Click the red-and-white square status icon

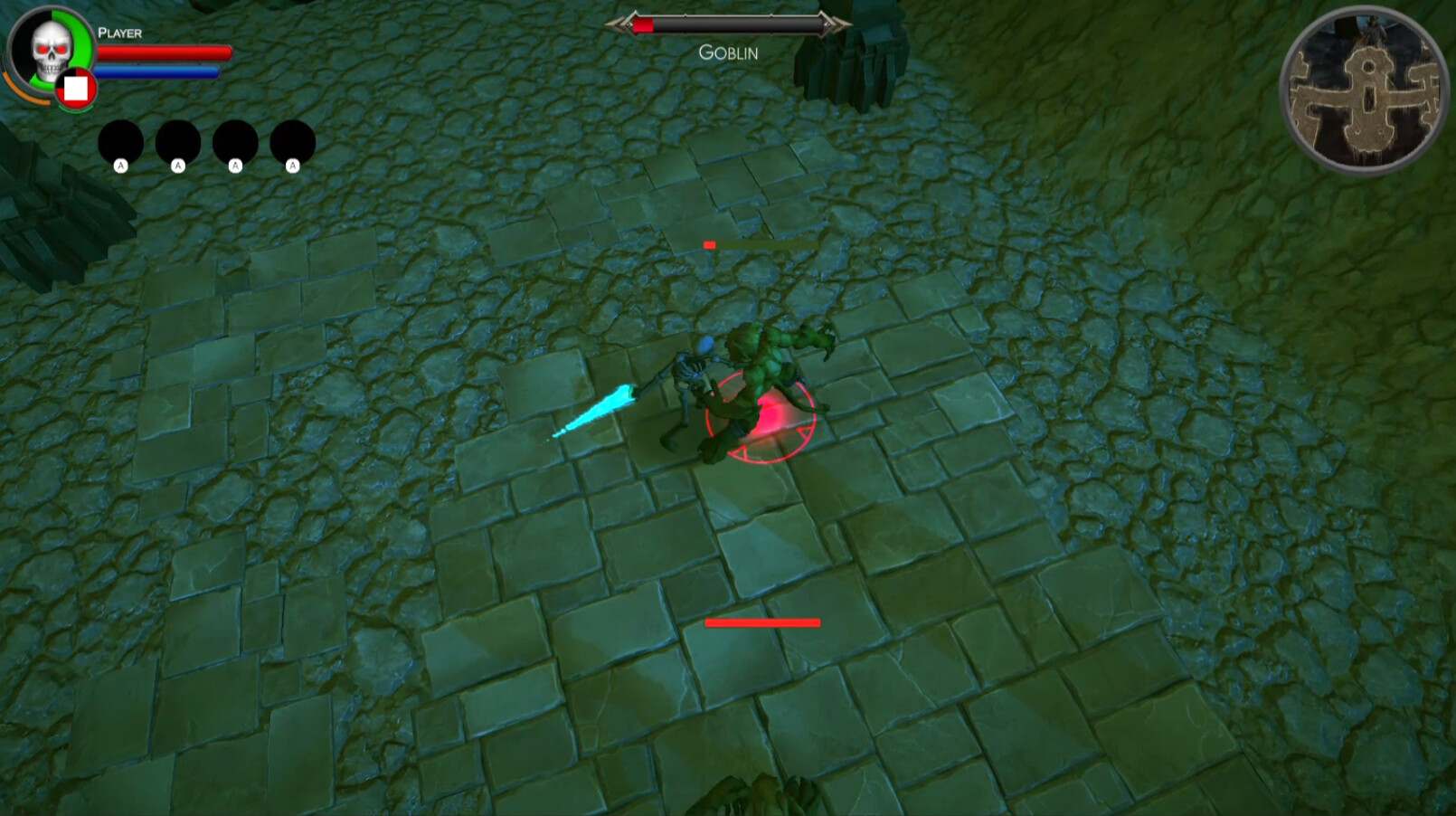pyautogui.click(x=77, y=88)
